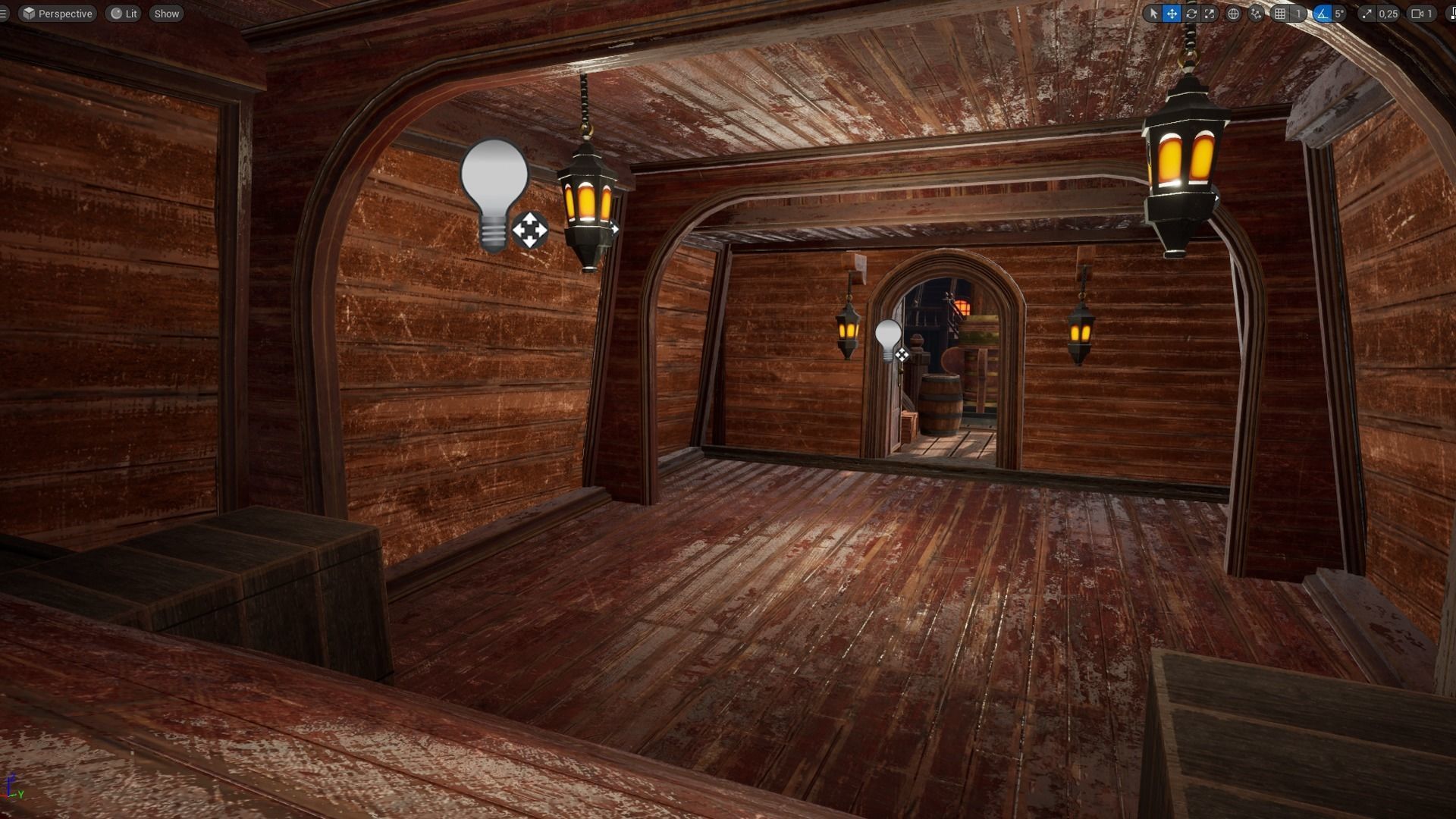Activate the select mode arrow tool

pos(1153,14)
